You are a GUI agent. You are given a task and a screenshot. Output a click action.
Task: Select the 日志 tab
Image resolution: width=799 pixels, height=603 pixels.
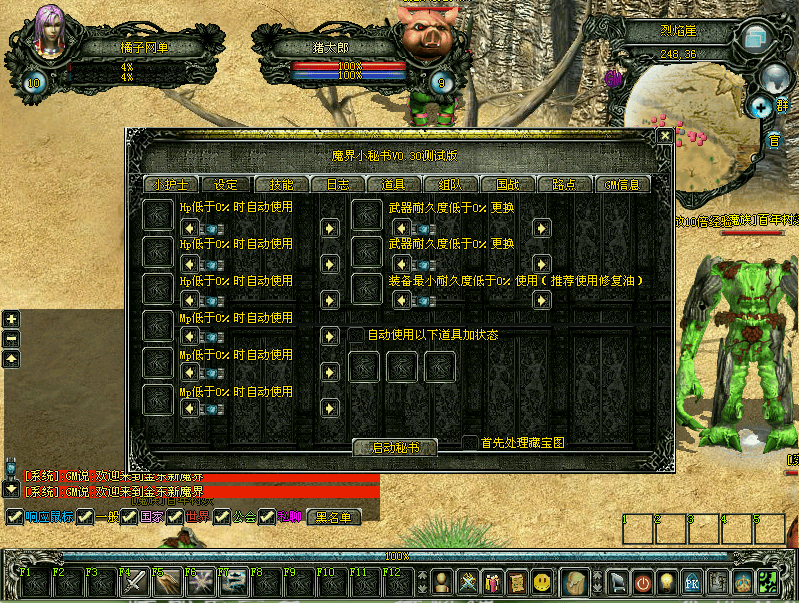pos(338,185)
